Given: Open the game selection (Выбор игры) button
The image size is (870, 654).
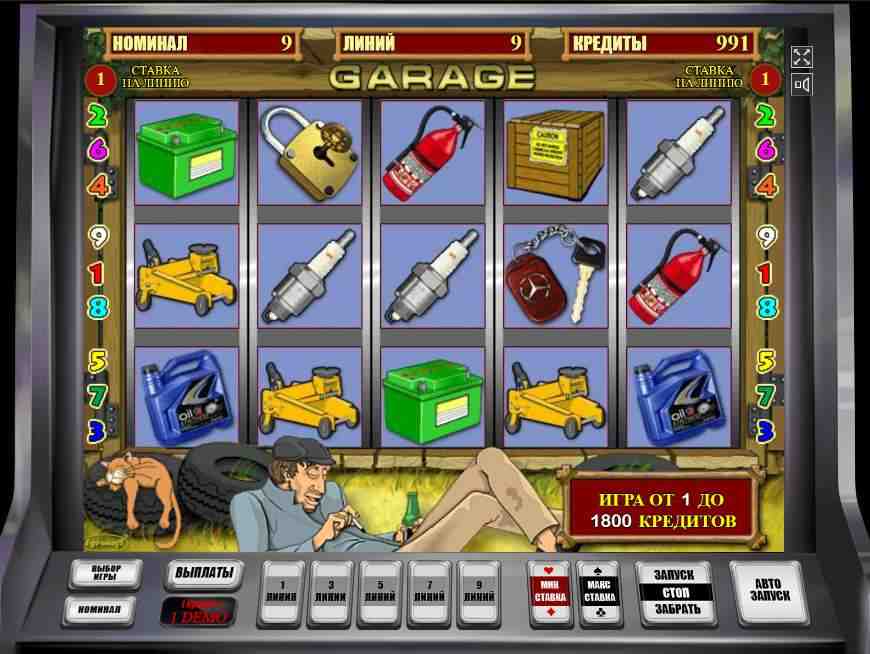Looking at the screenshot, I should pos(99,574).
